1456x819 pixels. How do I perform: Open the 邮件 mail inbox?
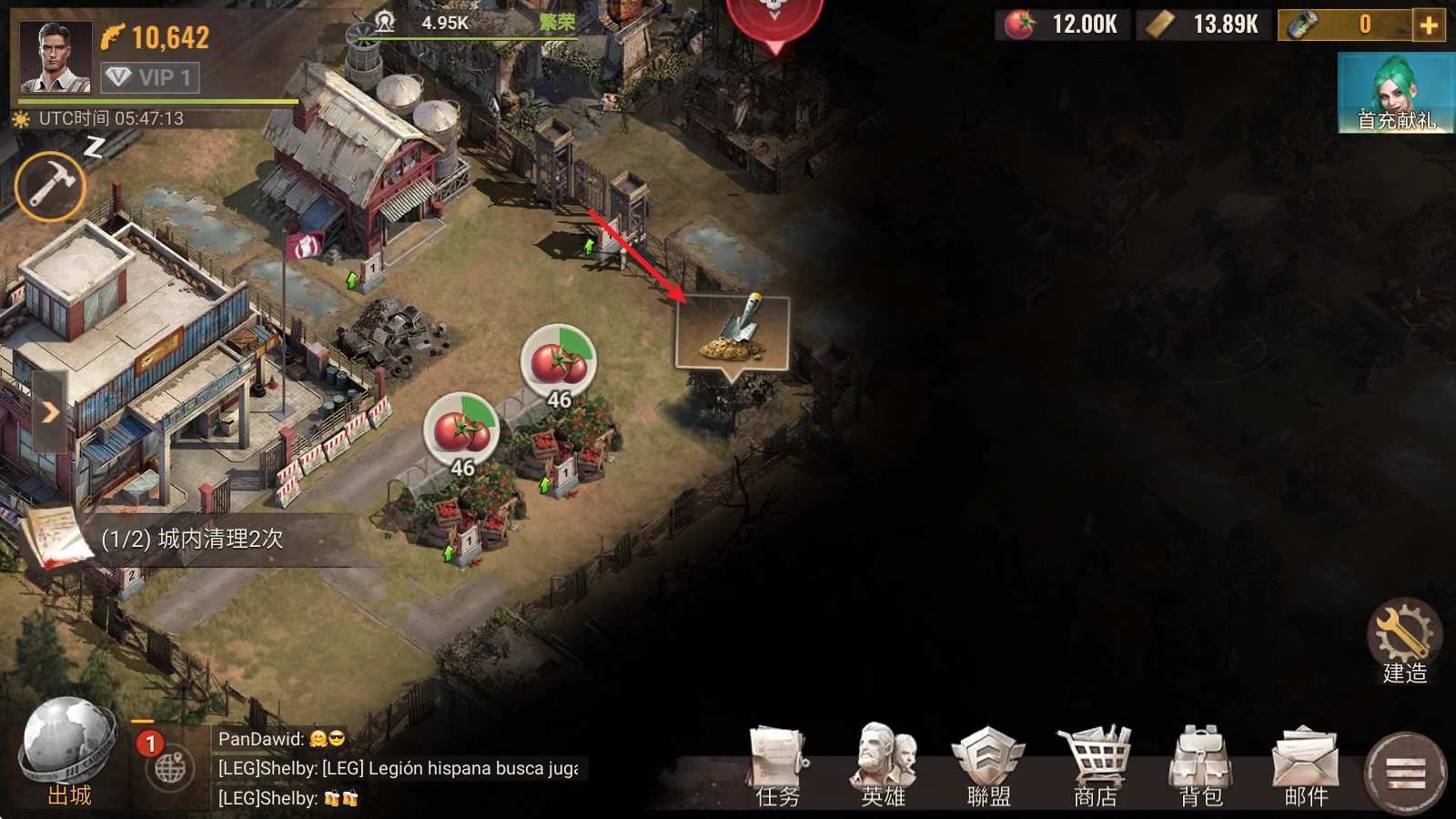(x=1306, y=766)
